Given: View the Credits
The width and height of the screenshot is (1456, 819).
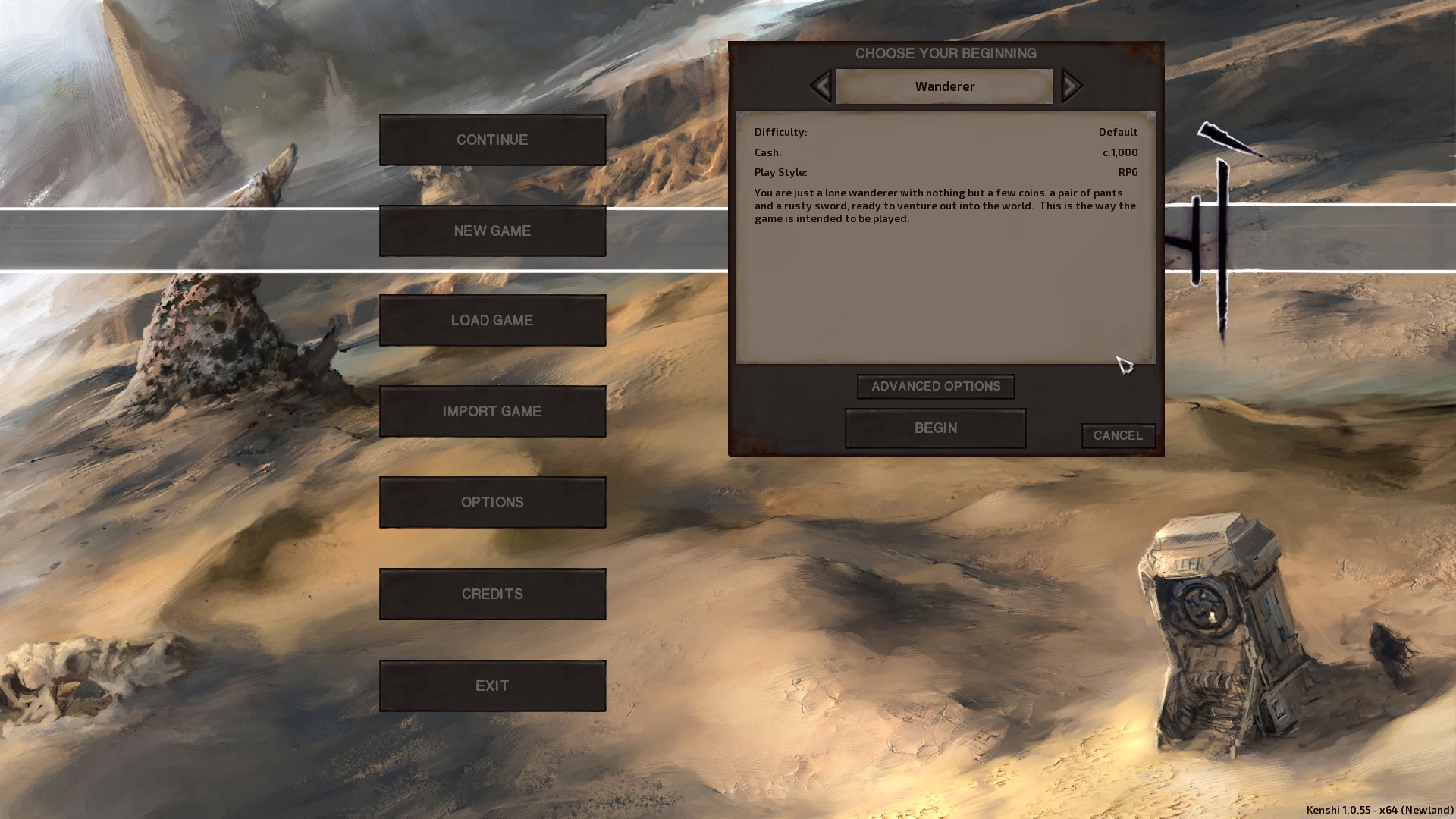Looking at the screenshot, I should coord(492,594).
